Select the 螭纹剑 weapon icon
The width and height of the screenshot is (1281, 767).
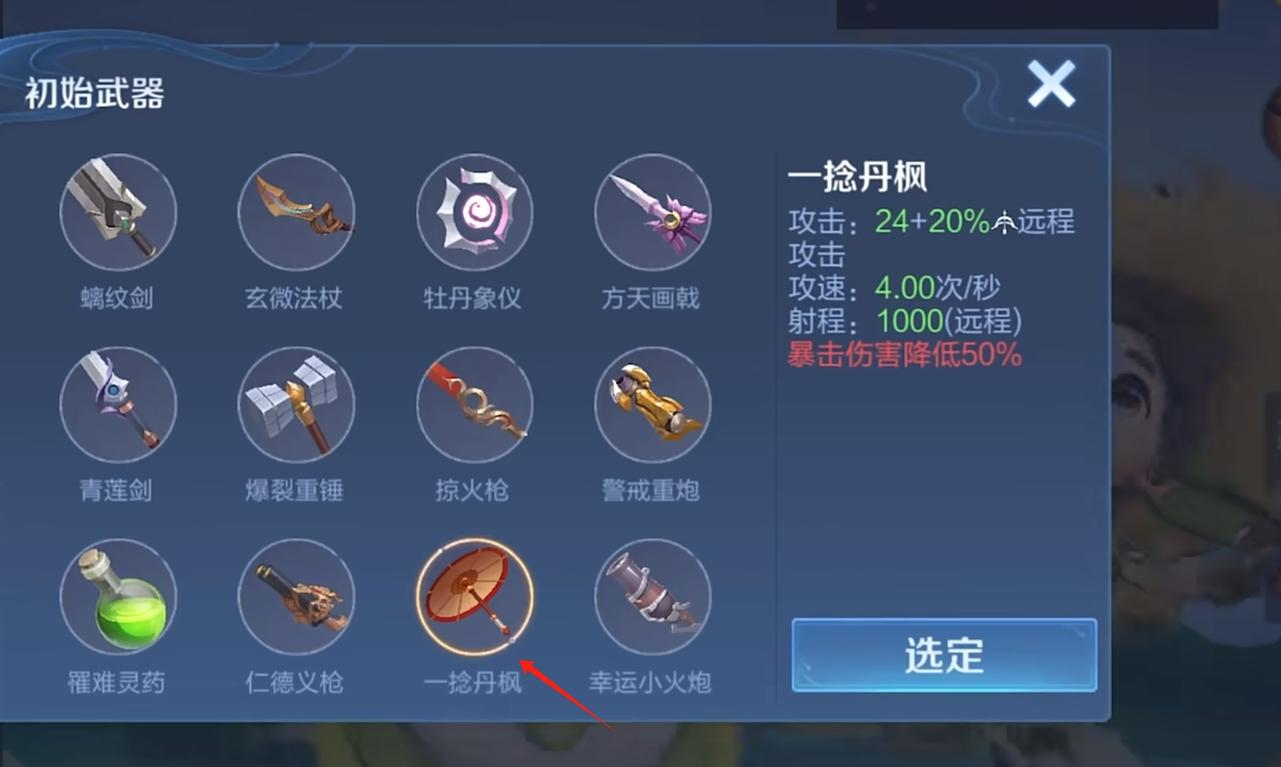pos(118,212)
